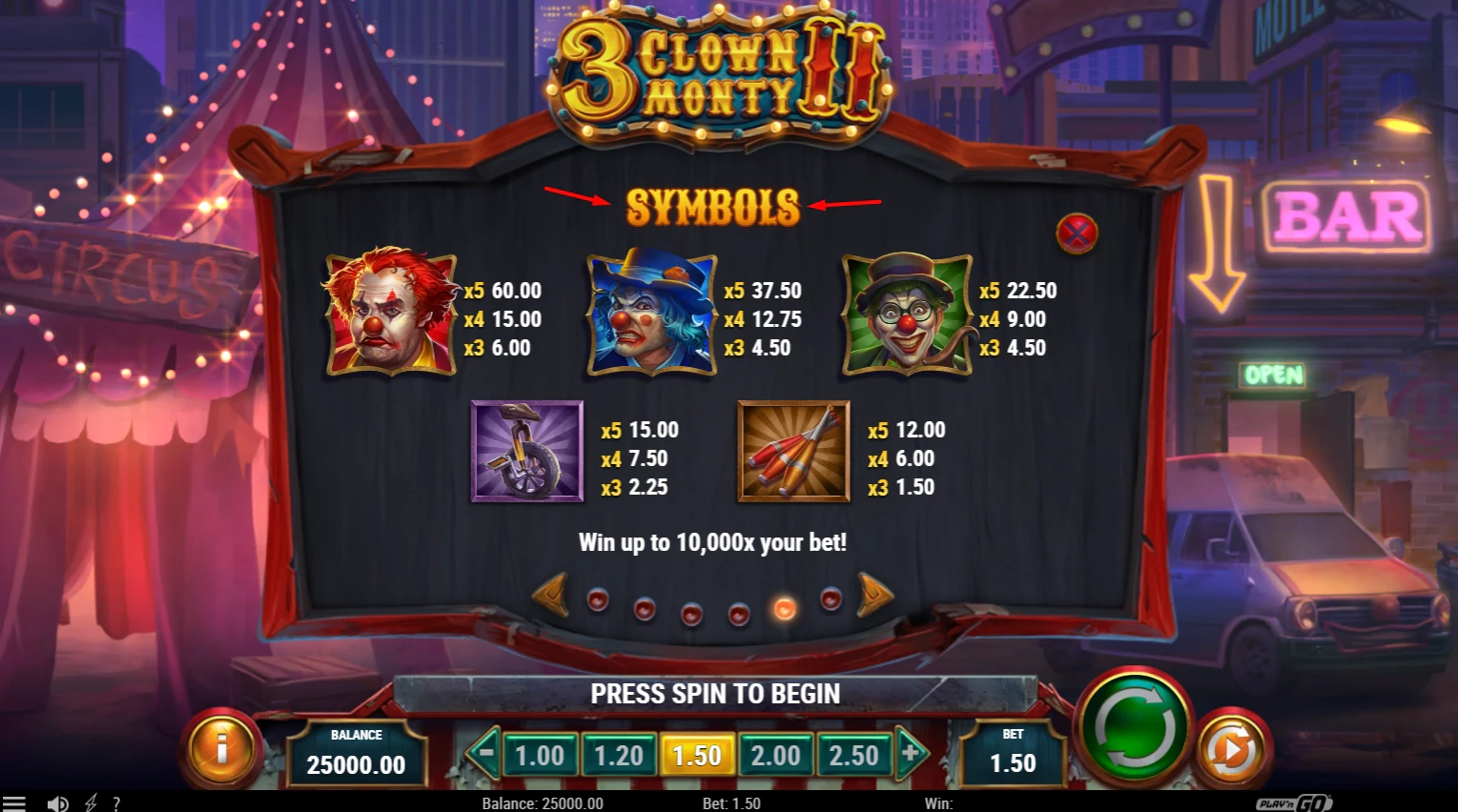Viewport: 1458px width, 812px height.
Task: Open the game info paytable screen
Action: point(221,750)
